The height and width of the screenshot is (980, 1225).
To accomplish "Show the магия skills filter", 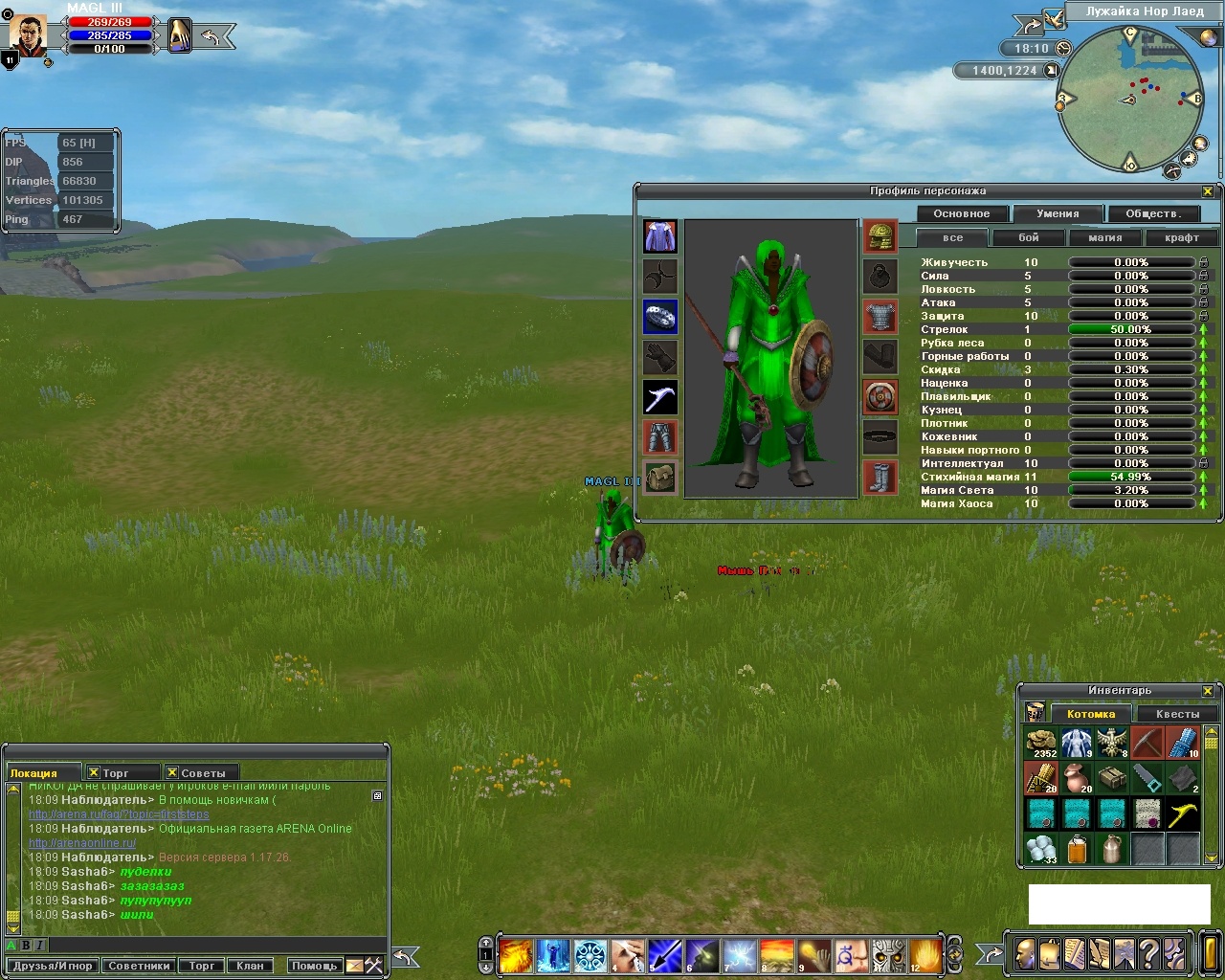I will (1105, 237).
